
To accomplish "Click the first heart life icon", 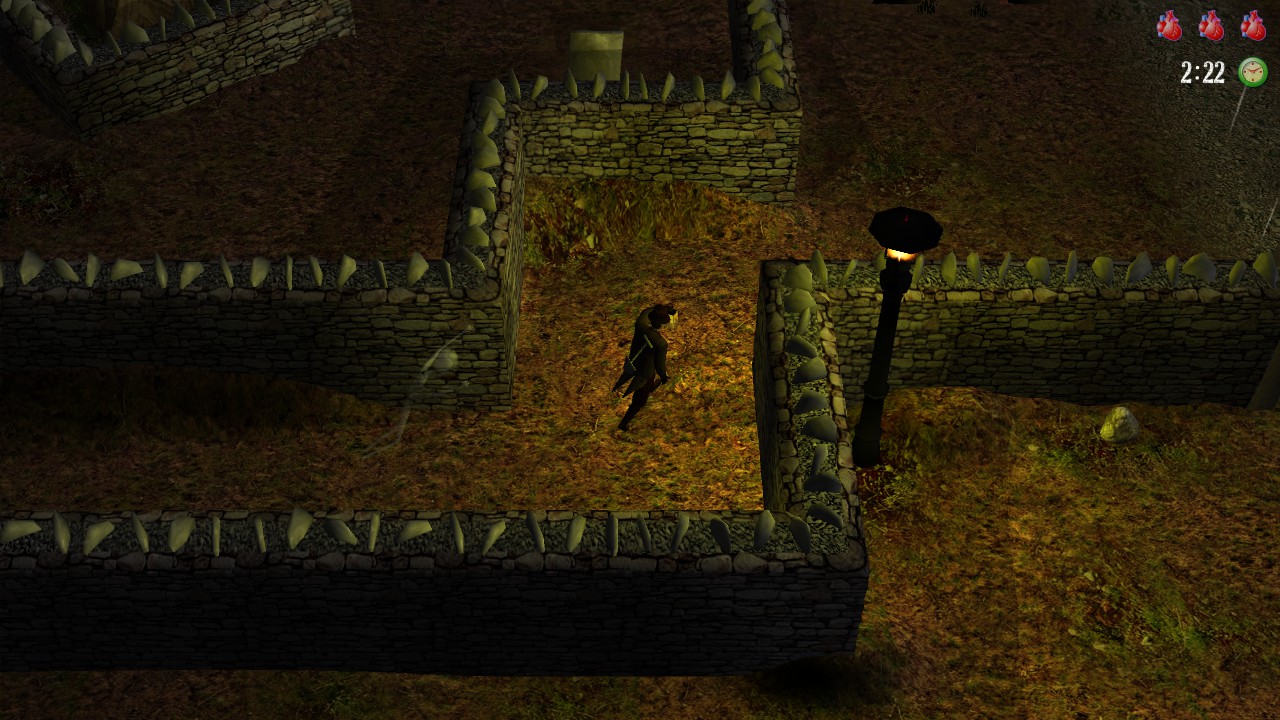I will coord(1168,27).
